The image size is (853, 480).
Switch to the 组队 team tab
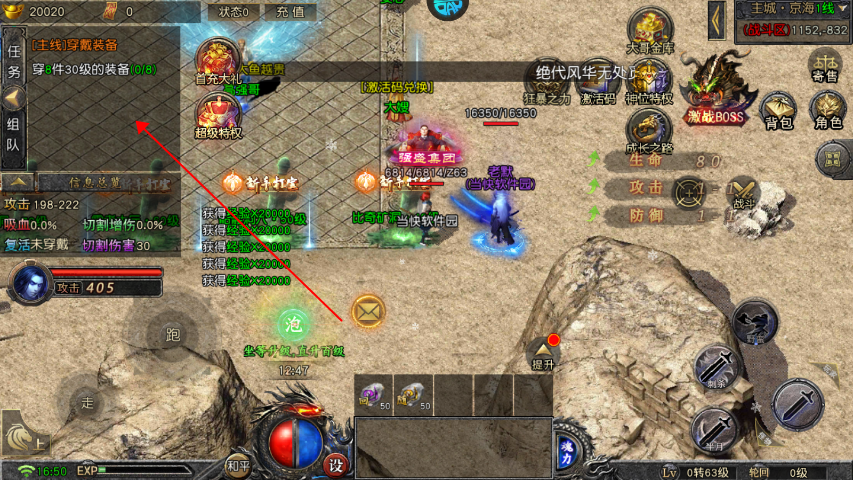pos(14,133)
